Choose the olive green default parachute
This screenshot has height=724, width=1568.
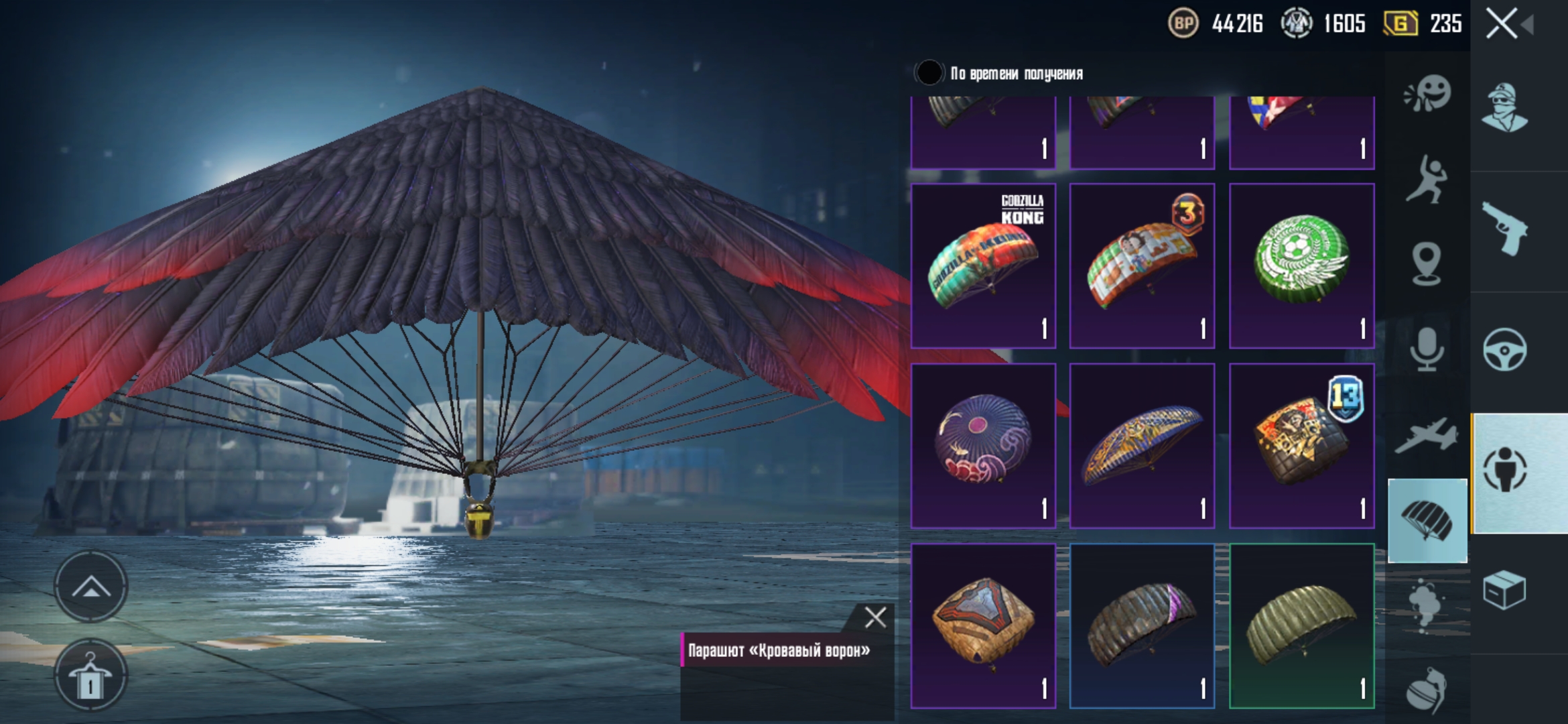click(x=1301, y=626)
